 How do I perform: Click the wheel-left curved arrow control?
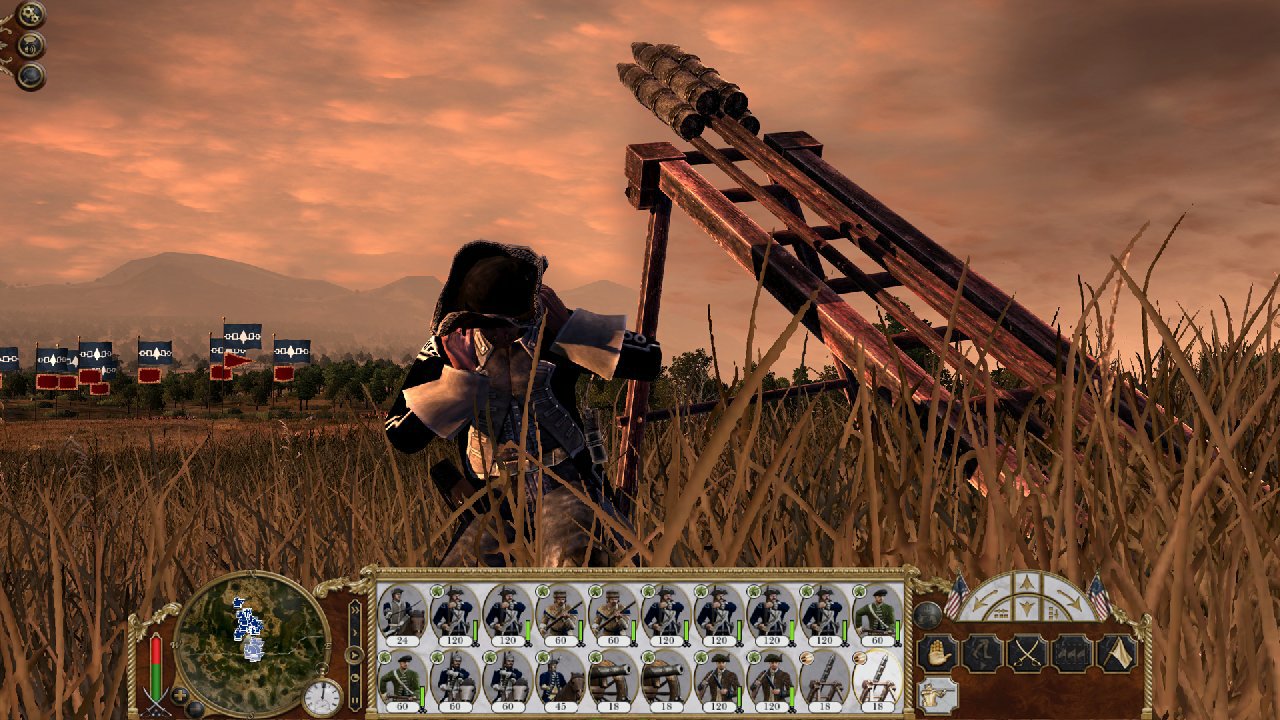click(983, 598)
